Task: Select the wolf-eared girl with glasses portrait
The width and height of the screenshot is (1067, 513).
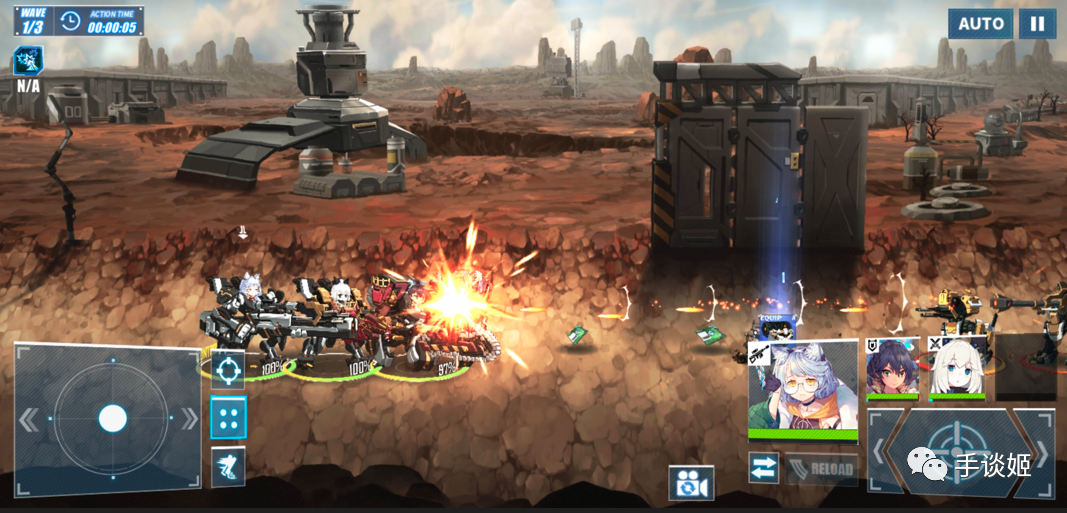Action: 802,388
